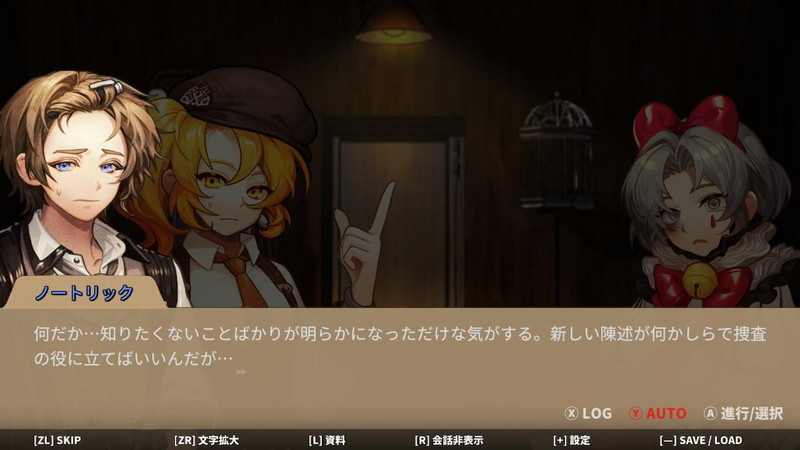
Task: Hide the dialogue with 会話非表示
Action: [449, 440]
